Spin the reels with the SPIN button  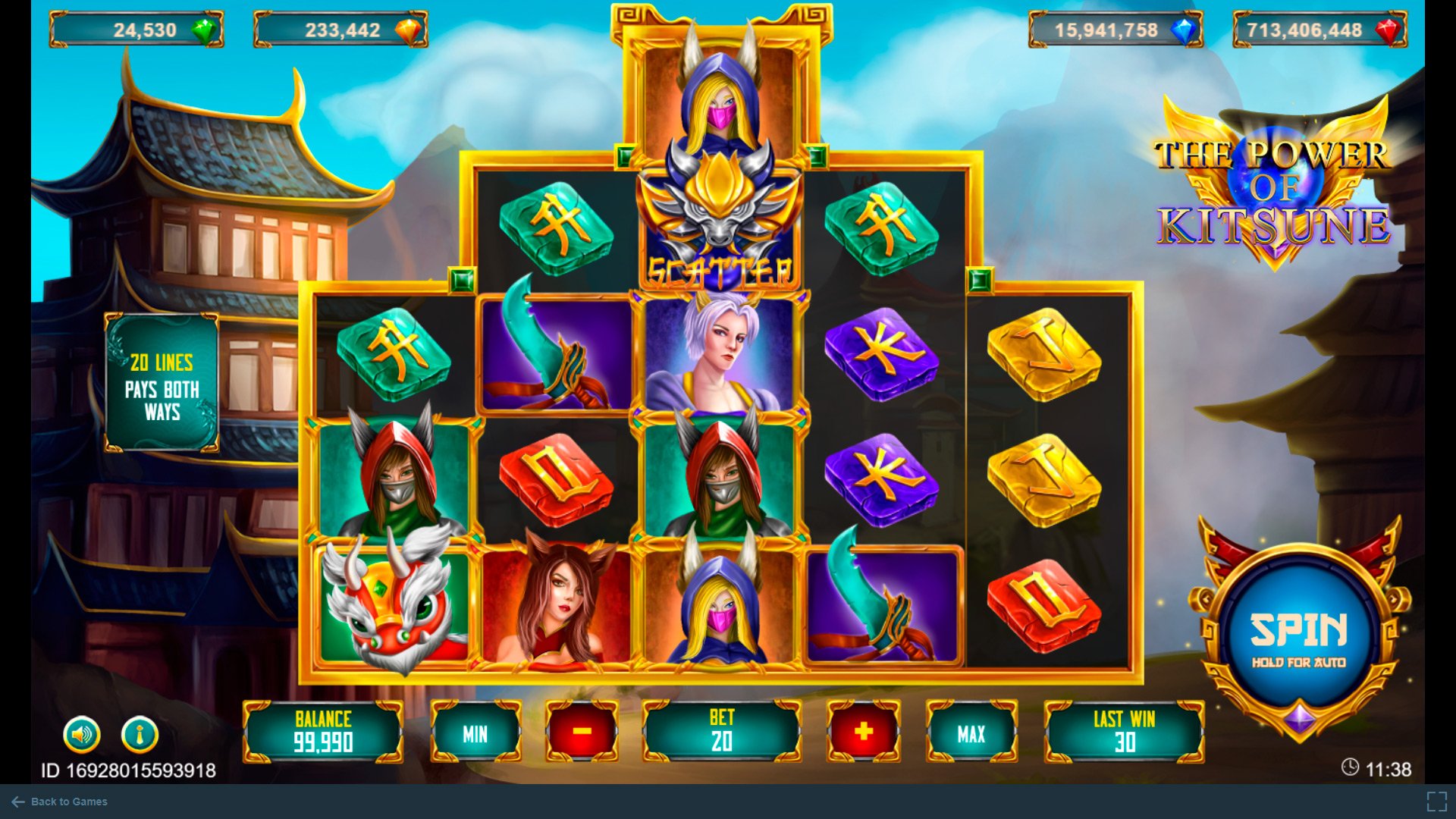1298,635
